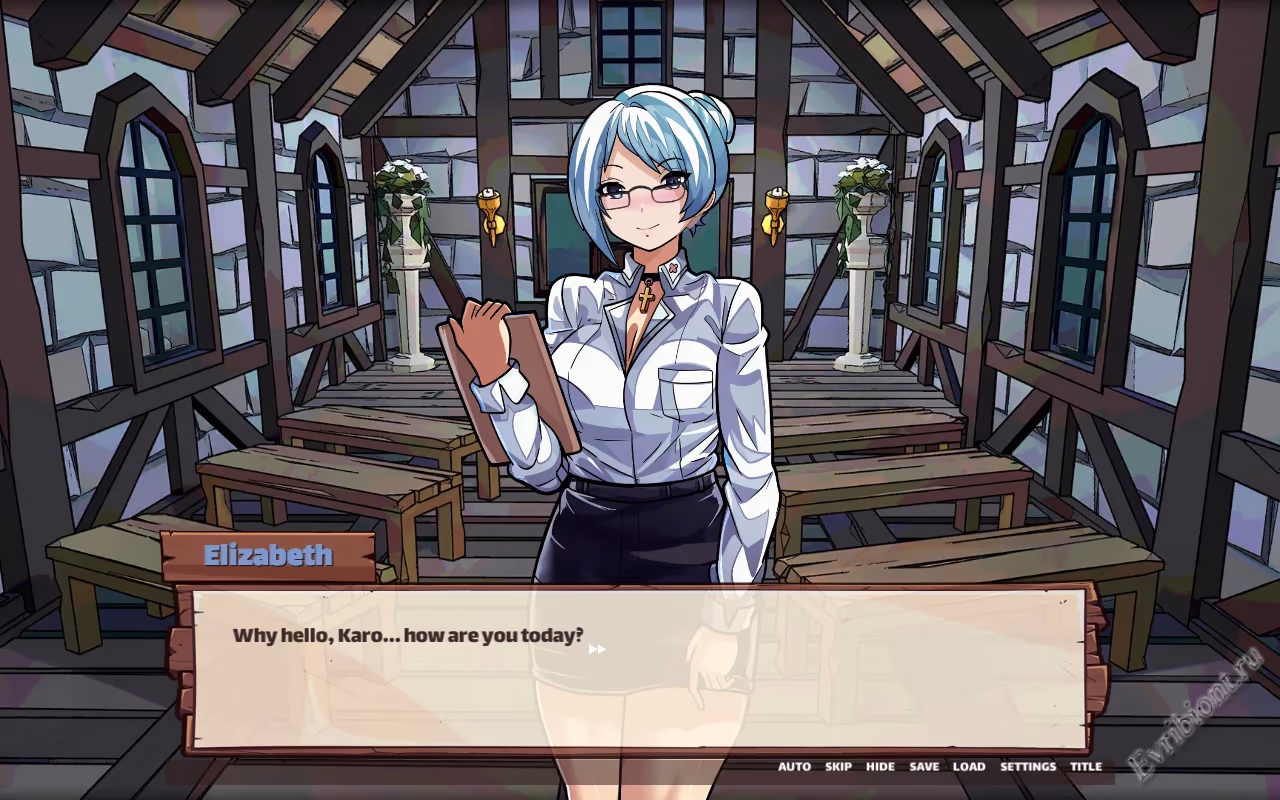Open the Load menu

click(x=968, y=767)
